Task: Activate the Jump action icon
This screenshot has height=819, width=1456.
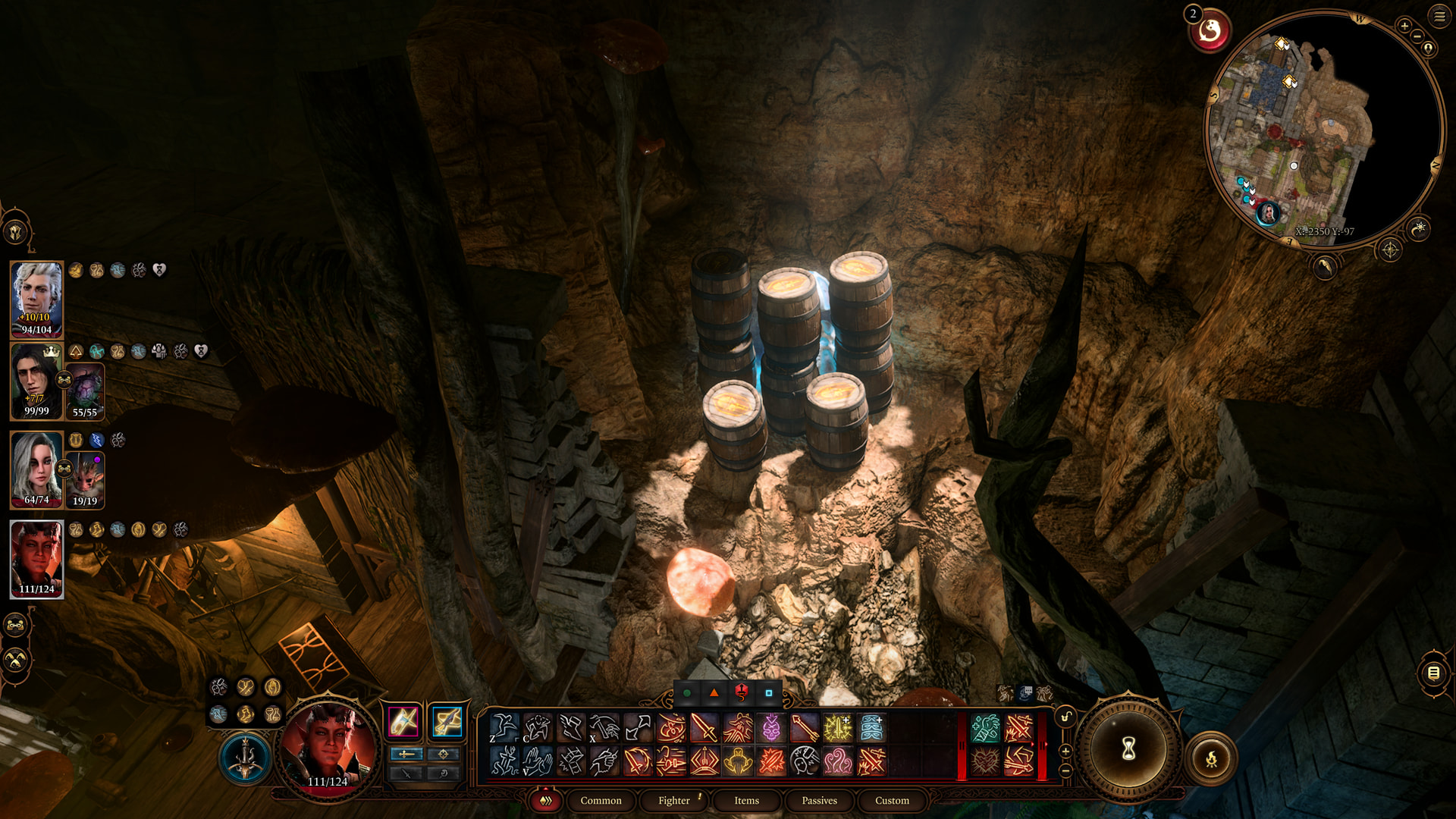Action: click(503, 728)
